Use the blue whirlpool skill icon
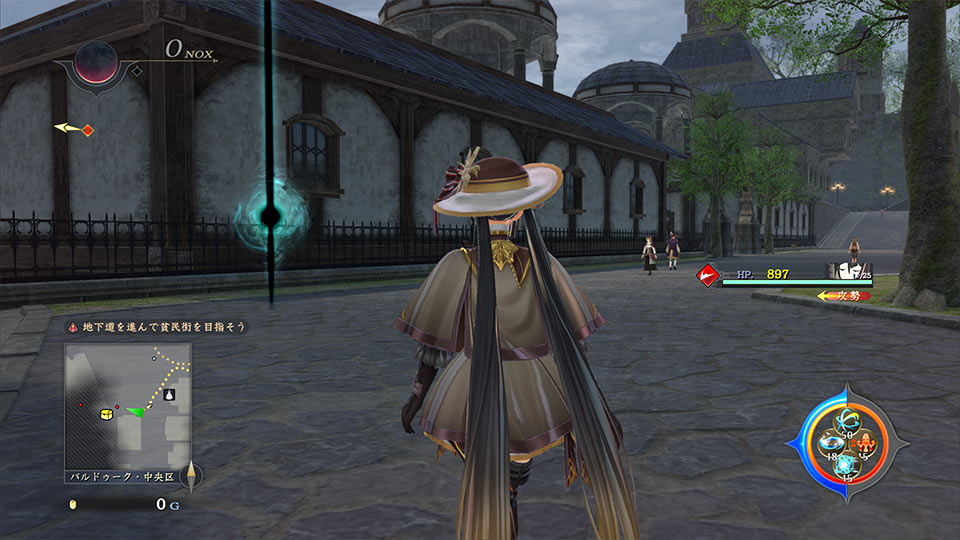Viewport: 960px width, 540px height. click(x=829, y=444)
